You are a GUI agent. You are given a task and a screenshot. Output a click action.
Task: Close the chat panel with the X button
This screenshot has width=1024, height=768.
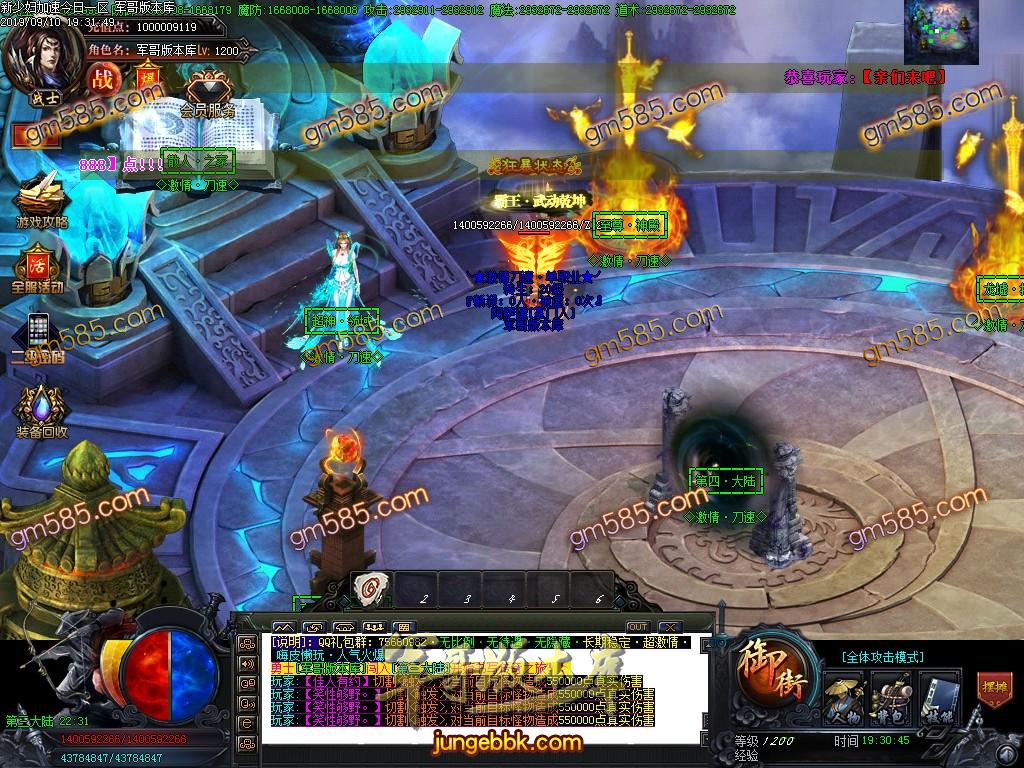(x=670, y=627)
